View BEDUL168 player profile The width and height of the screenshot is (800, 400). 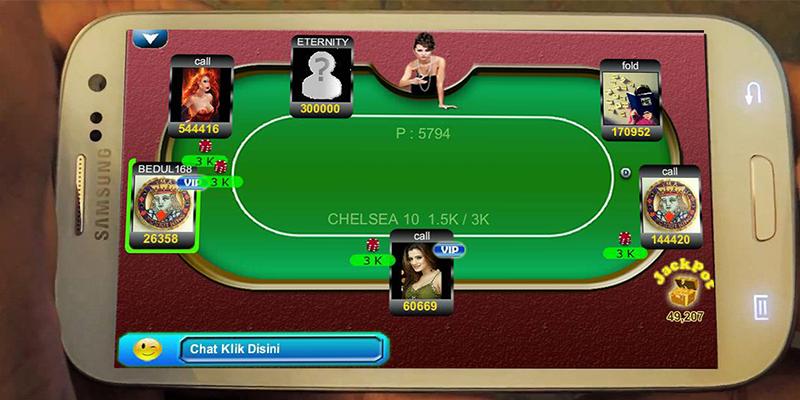click(160, 203)
